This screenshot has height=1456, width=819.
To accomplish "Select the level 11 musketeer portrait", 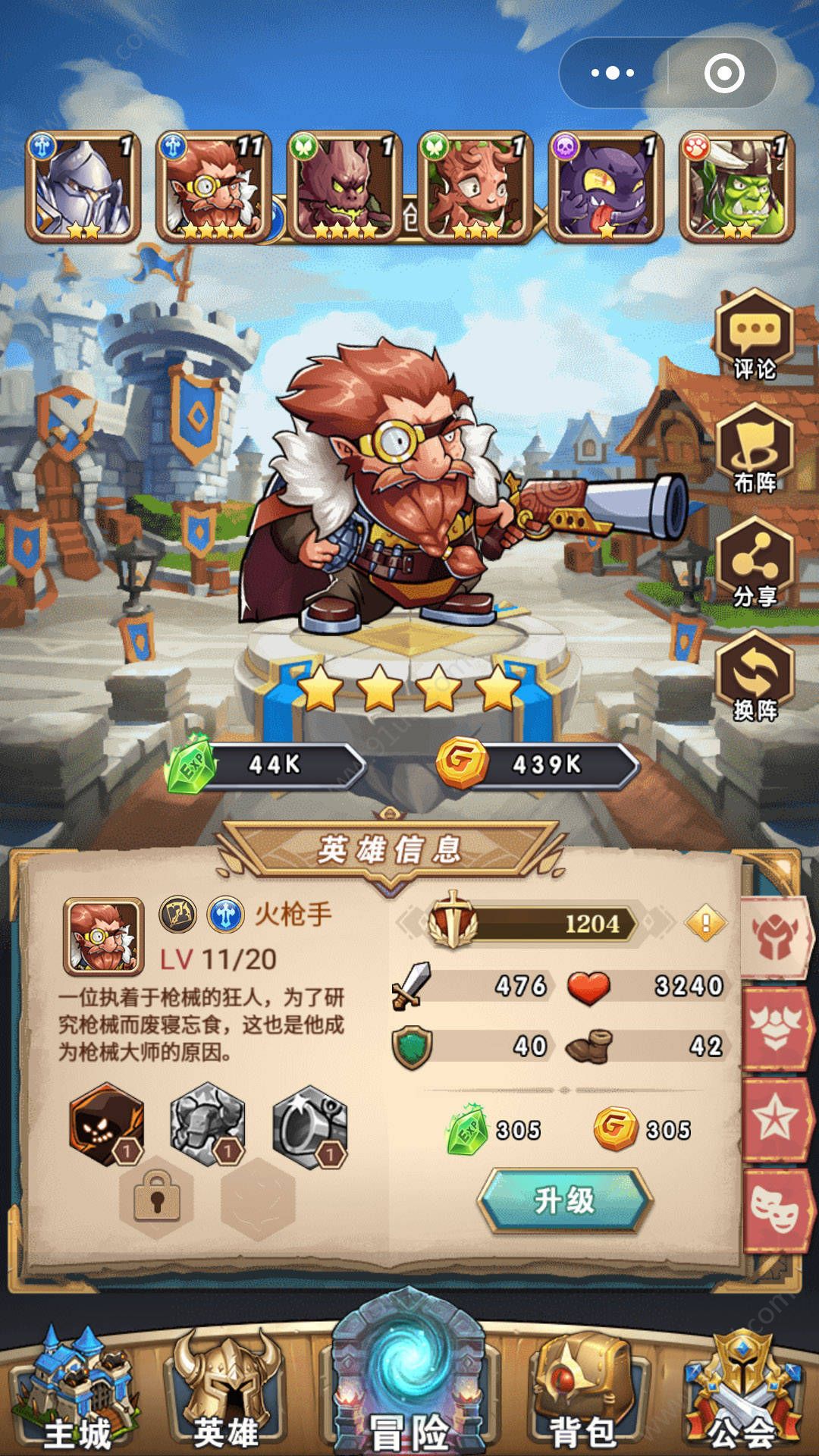I will pyautogui.click(x=214, y=187).
